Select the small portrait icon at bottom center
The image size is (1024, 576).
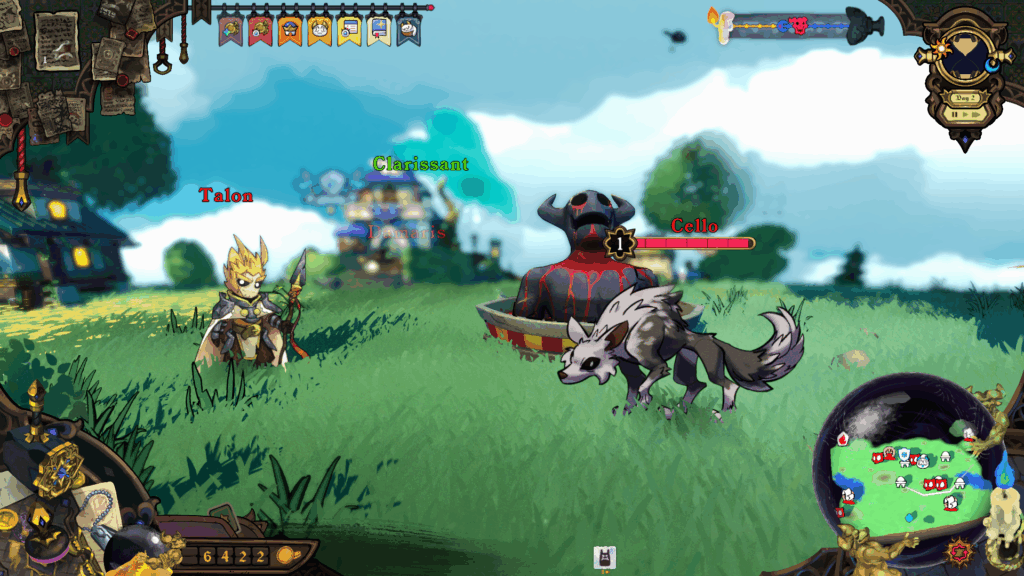[x=604, y=558]
